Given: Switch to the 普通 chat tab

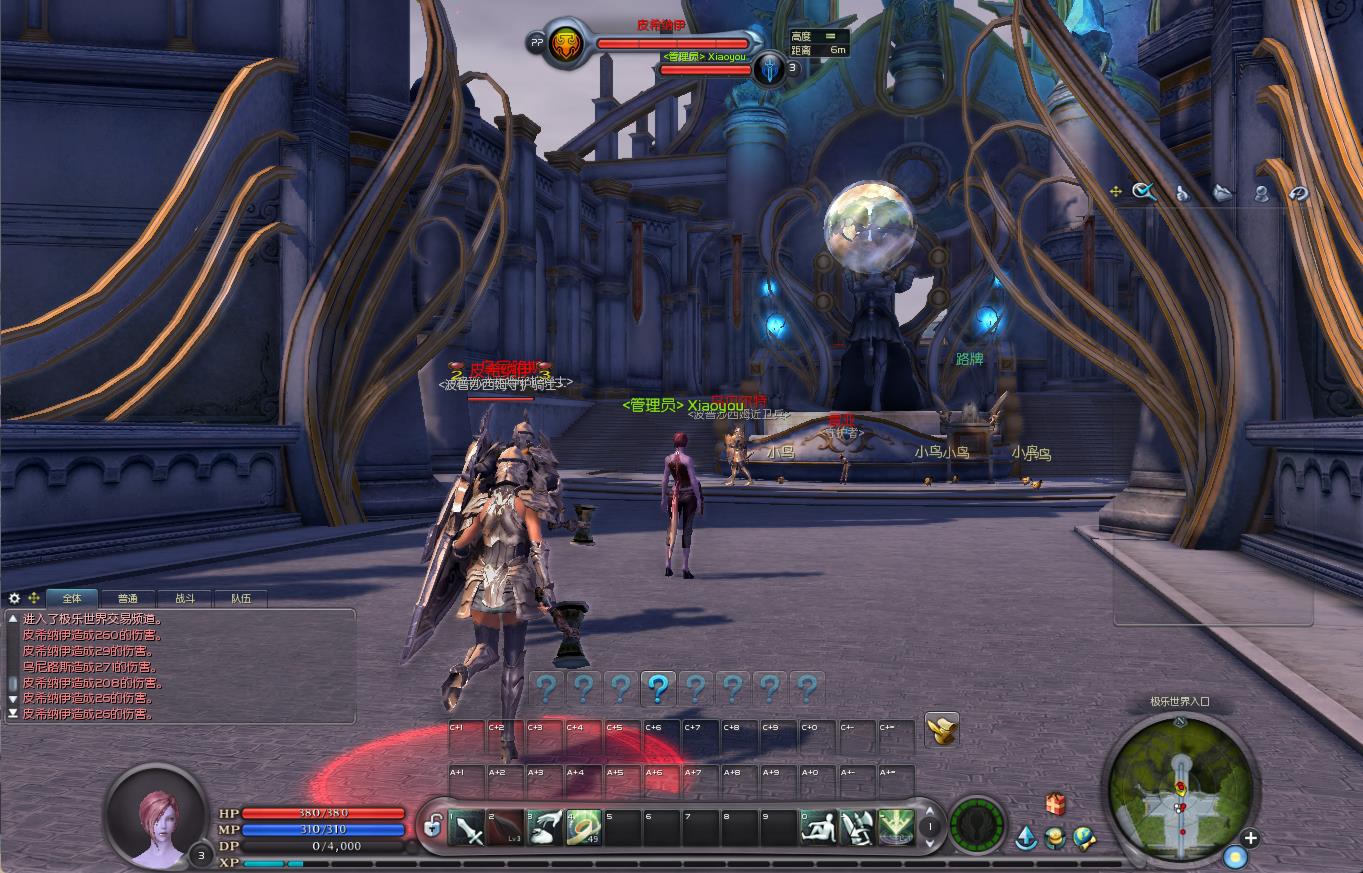Looking at the screenshot, I should click(127, 598).
